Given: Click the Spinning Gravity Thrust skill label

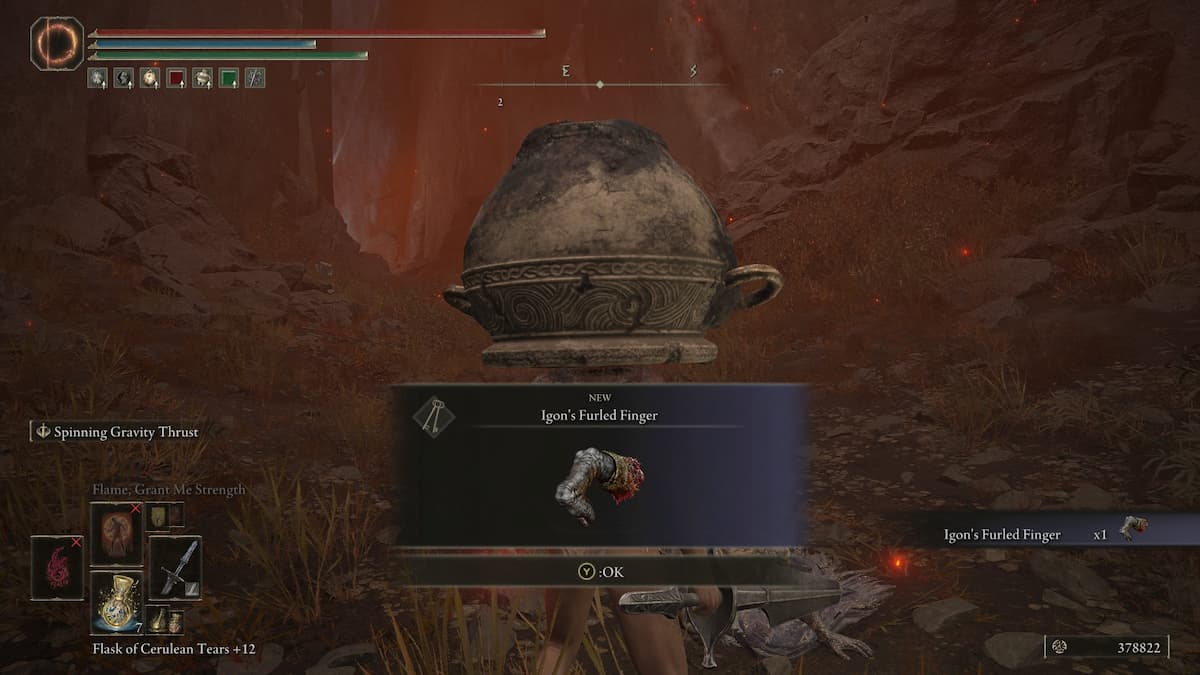Looking at the screenshot, I should coord(116,432).
